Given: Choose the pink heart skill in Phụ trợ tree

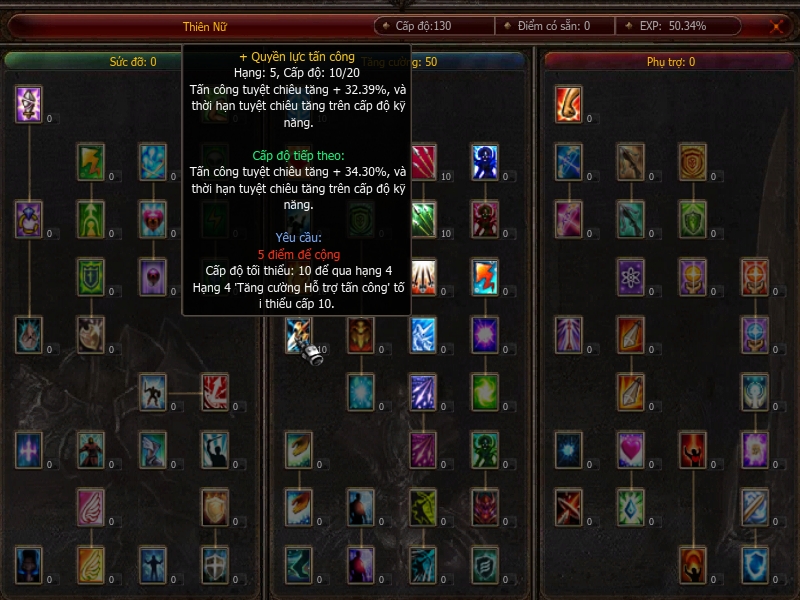Looking at the screenshot, I should (631, 449).
